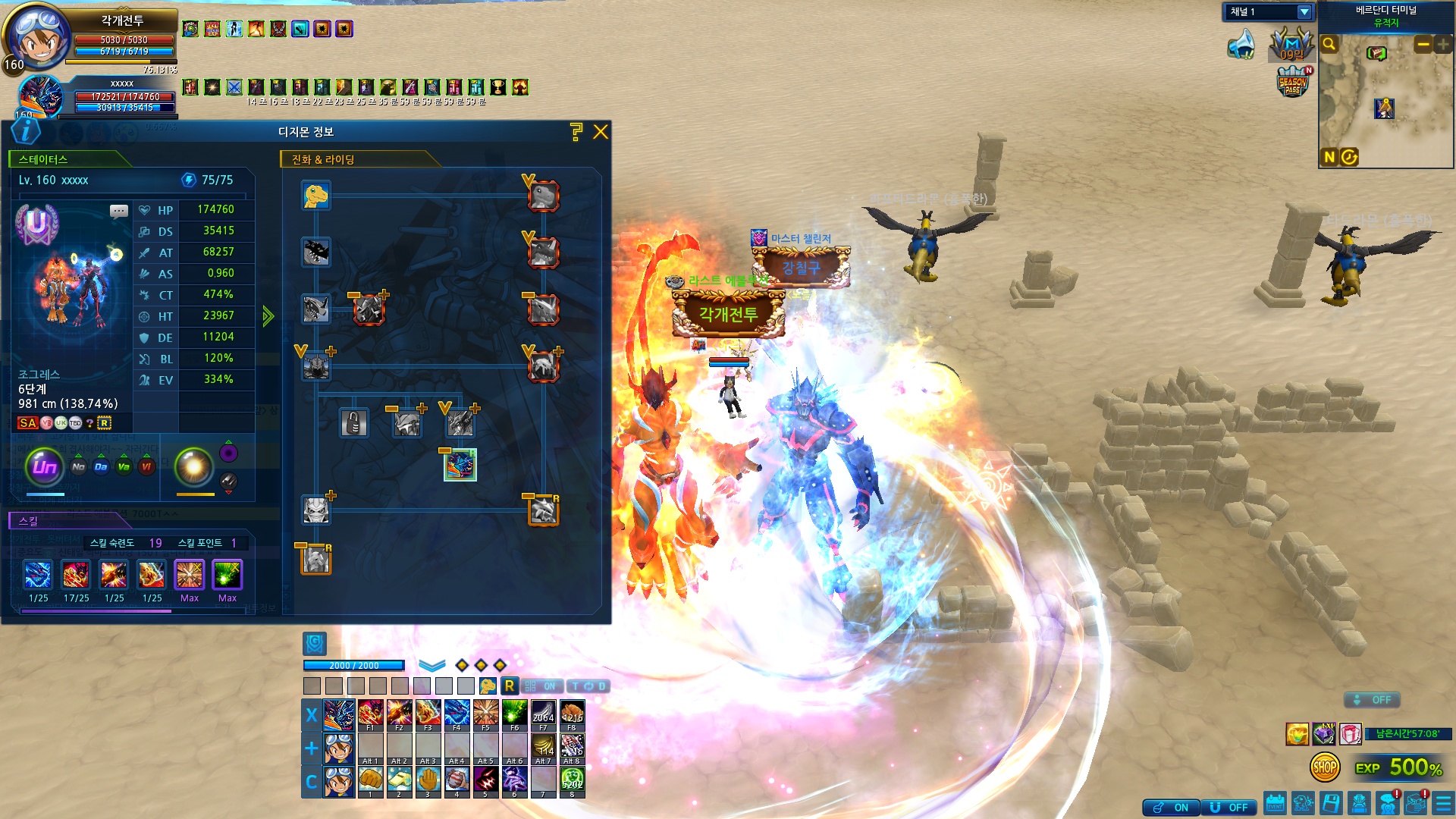Use the F1 skill in the hotbar
This screenshot has width=1456, height=819.
[370, 714]
